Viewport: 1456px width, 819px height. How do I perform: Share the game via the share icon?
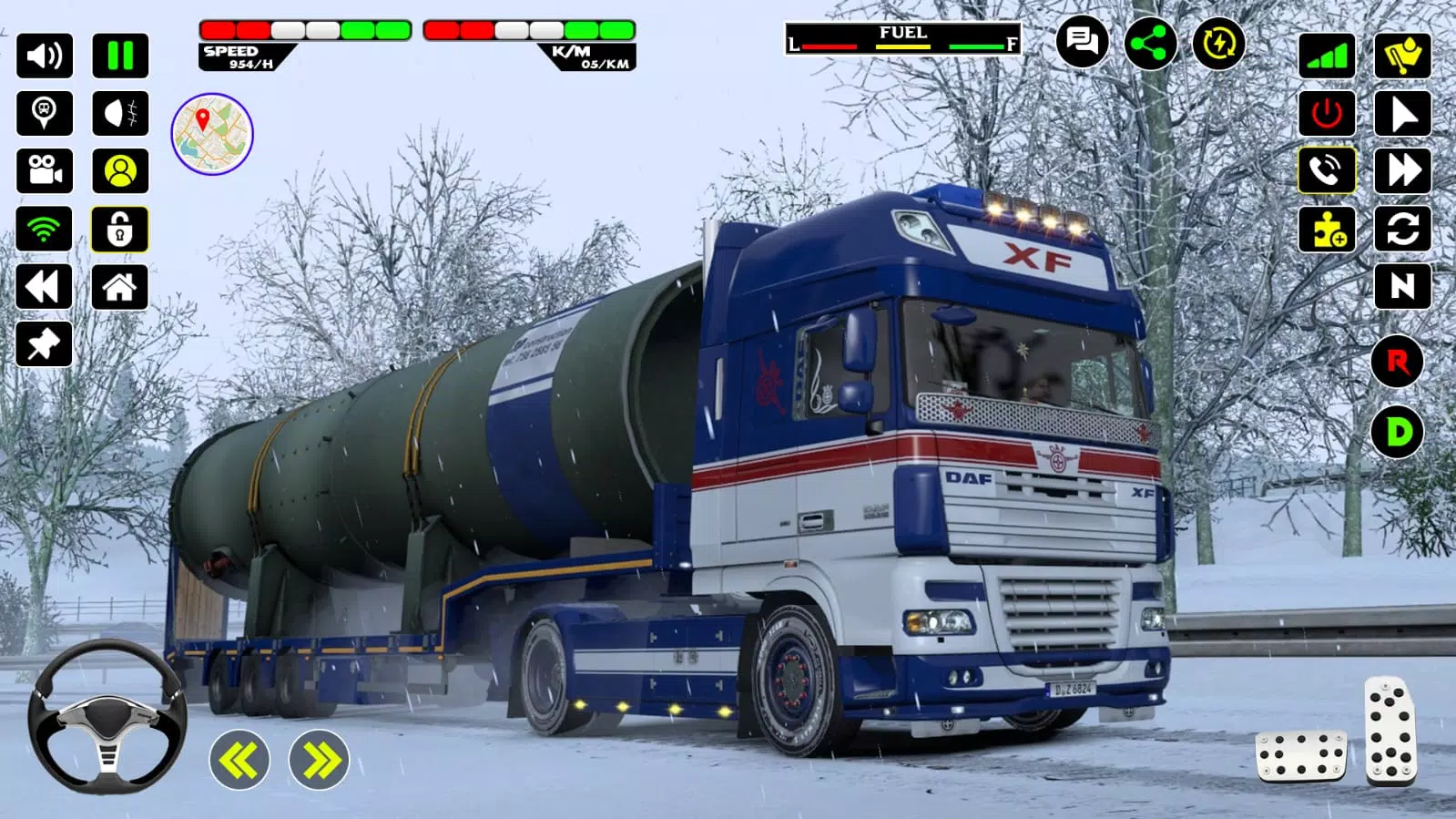(x=1150, y=42)
